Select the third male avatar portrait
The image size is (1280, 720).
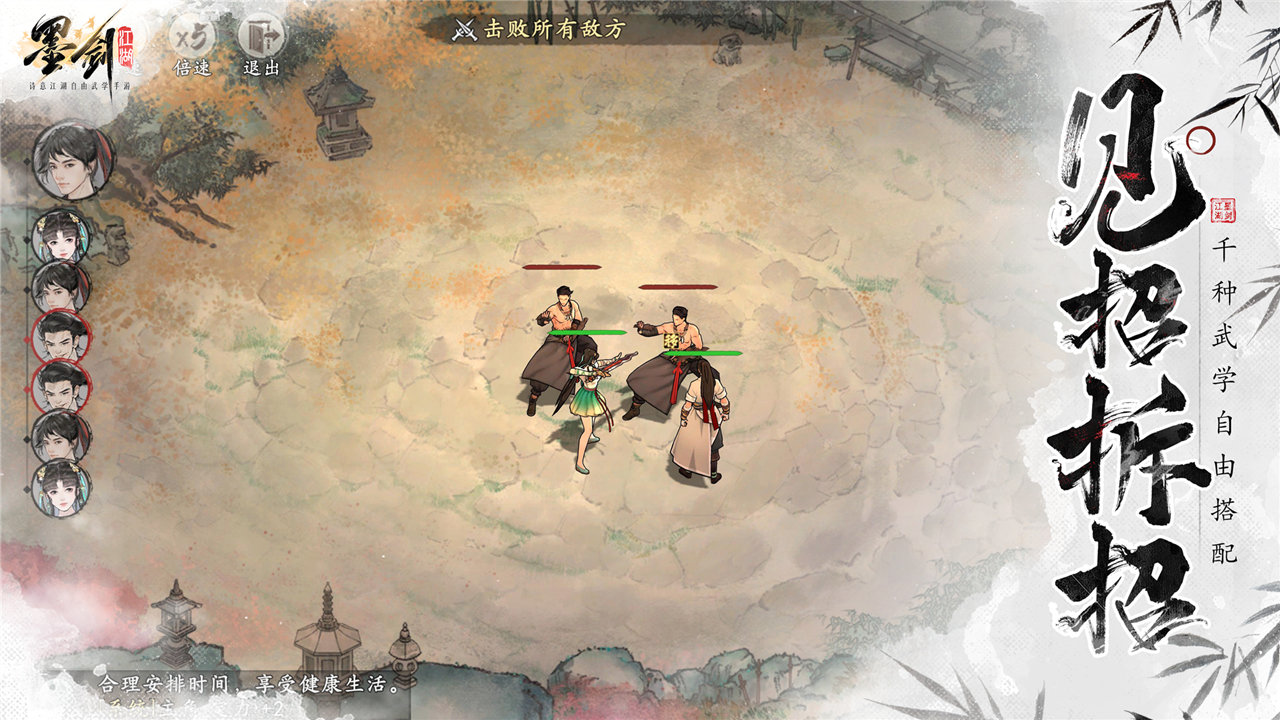coord(60,287)
